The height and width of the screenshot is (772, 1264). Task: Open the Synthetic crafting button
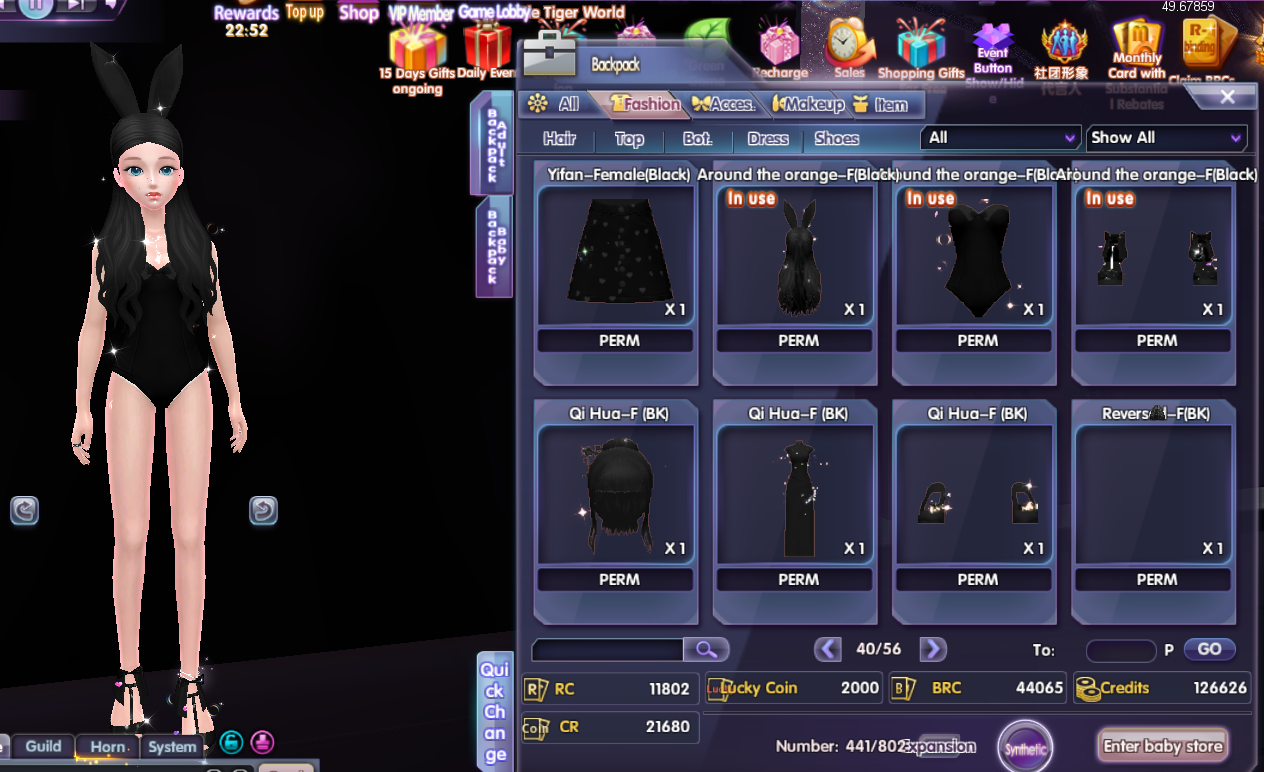[x=1025, y=748]
